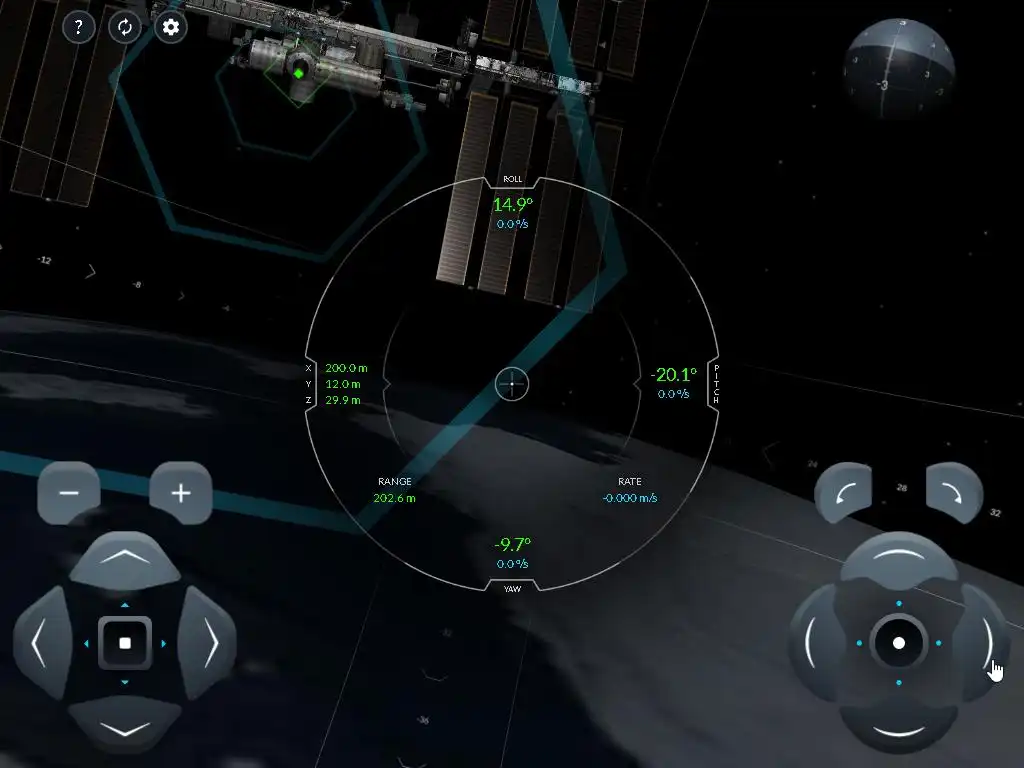This screenshot has height=768, width=1024.
Task: Yaw left with the rotation pad's left button
Action: coord(816,643)
